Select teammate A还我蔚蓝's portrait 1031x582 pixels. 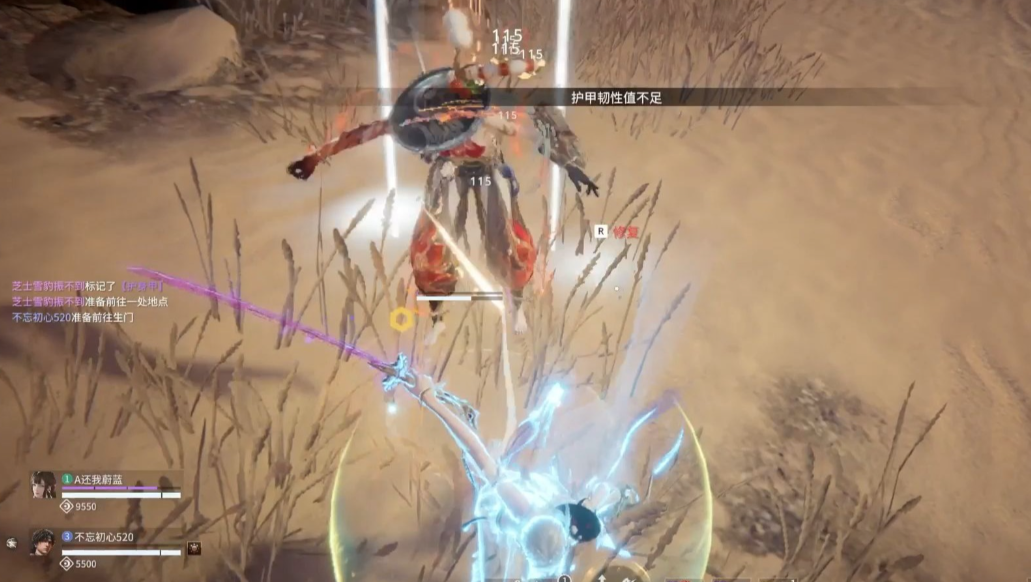click(43, 485)
